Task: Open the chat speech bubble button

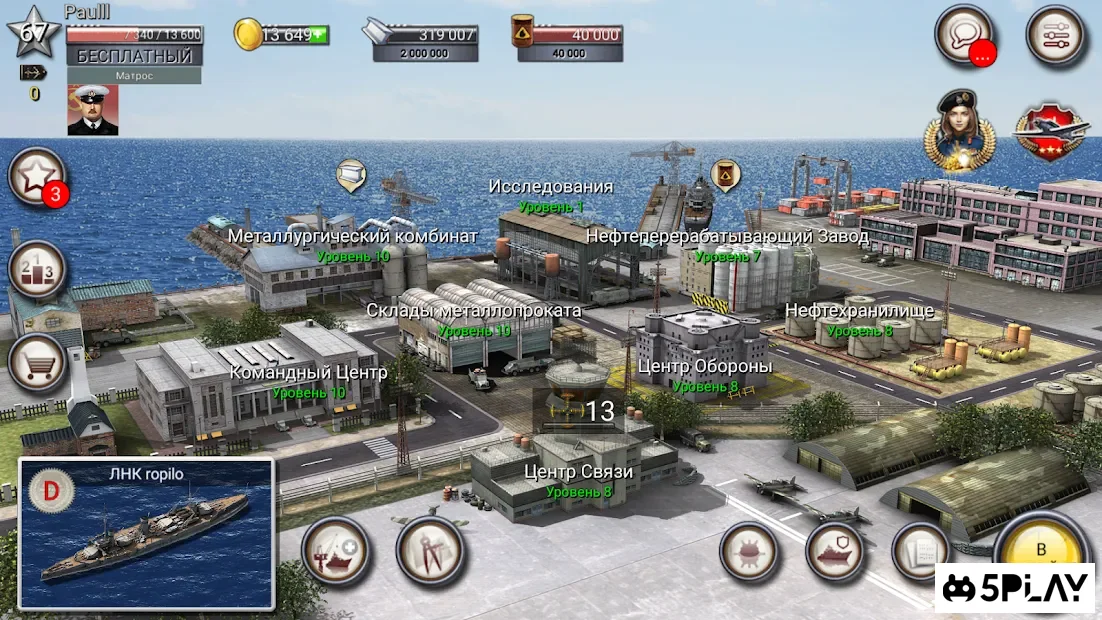Action: tap(964, 35)
